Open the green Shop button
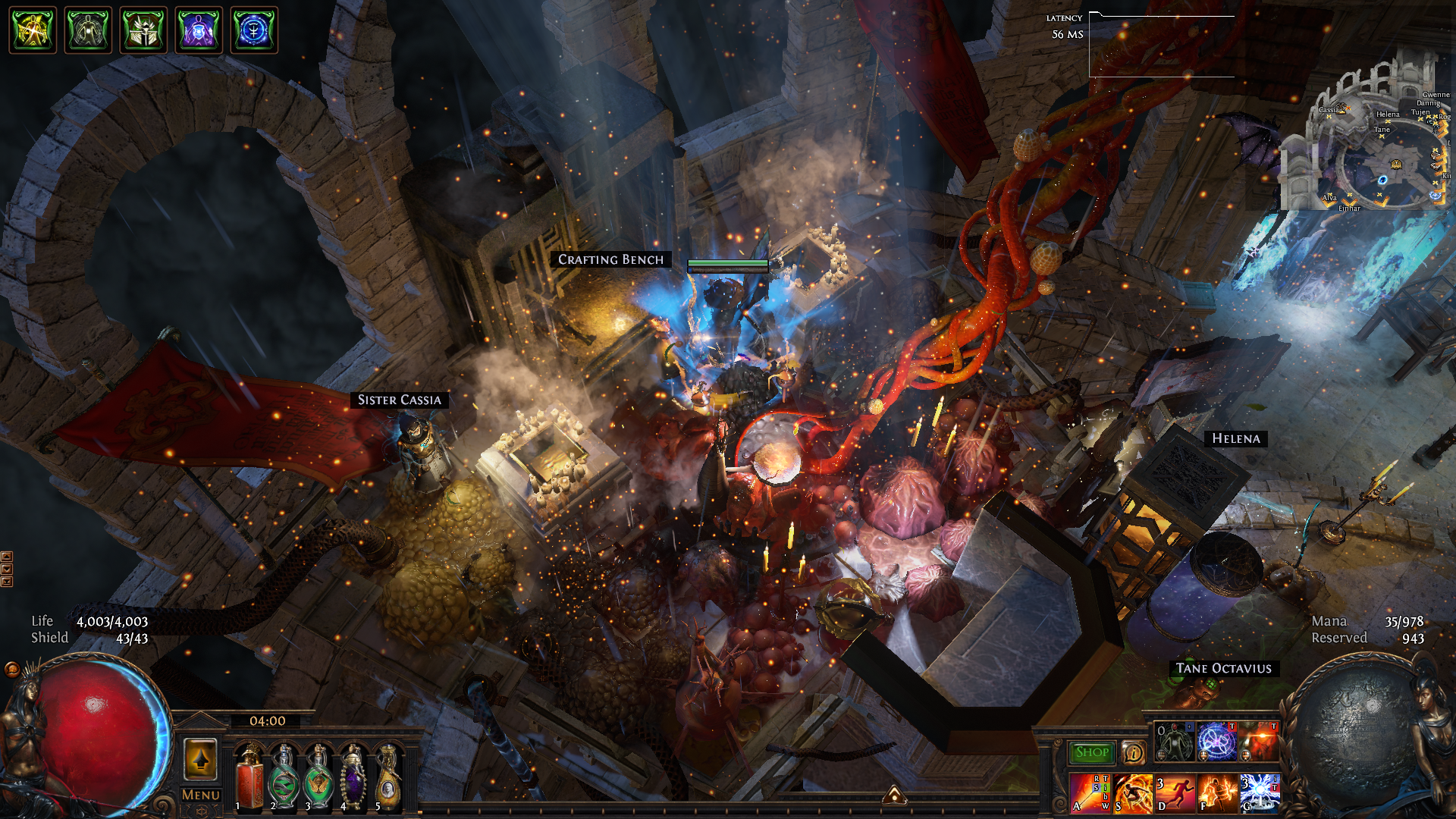This screenshot has height=819, width=1456. click(x=1091, y=752)
